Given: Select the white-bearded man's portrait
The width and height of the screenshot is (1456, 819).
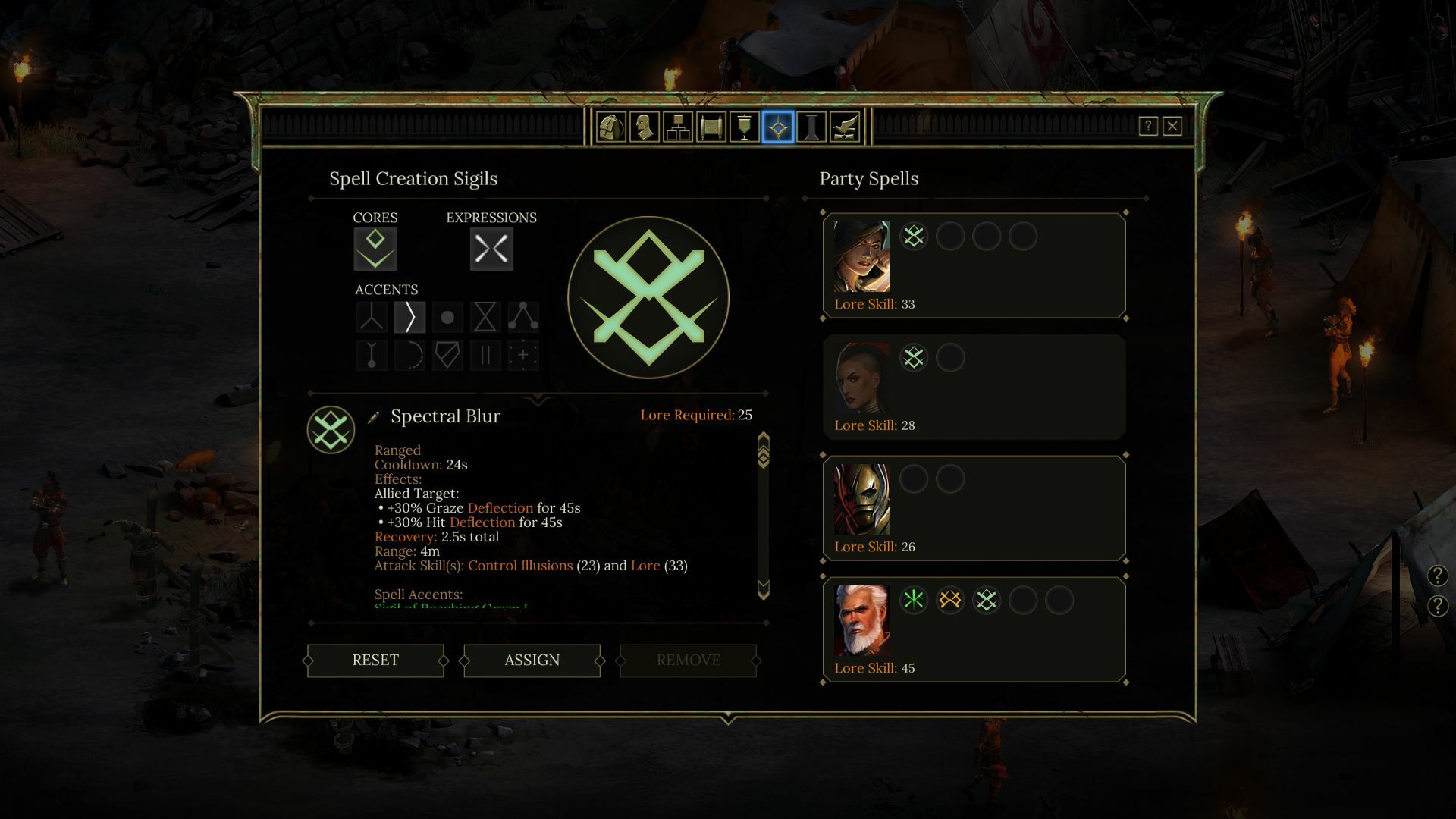Looking at the screenshot, I should 863,620.
